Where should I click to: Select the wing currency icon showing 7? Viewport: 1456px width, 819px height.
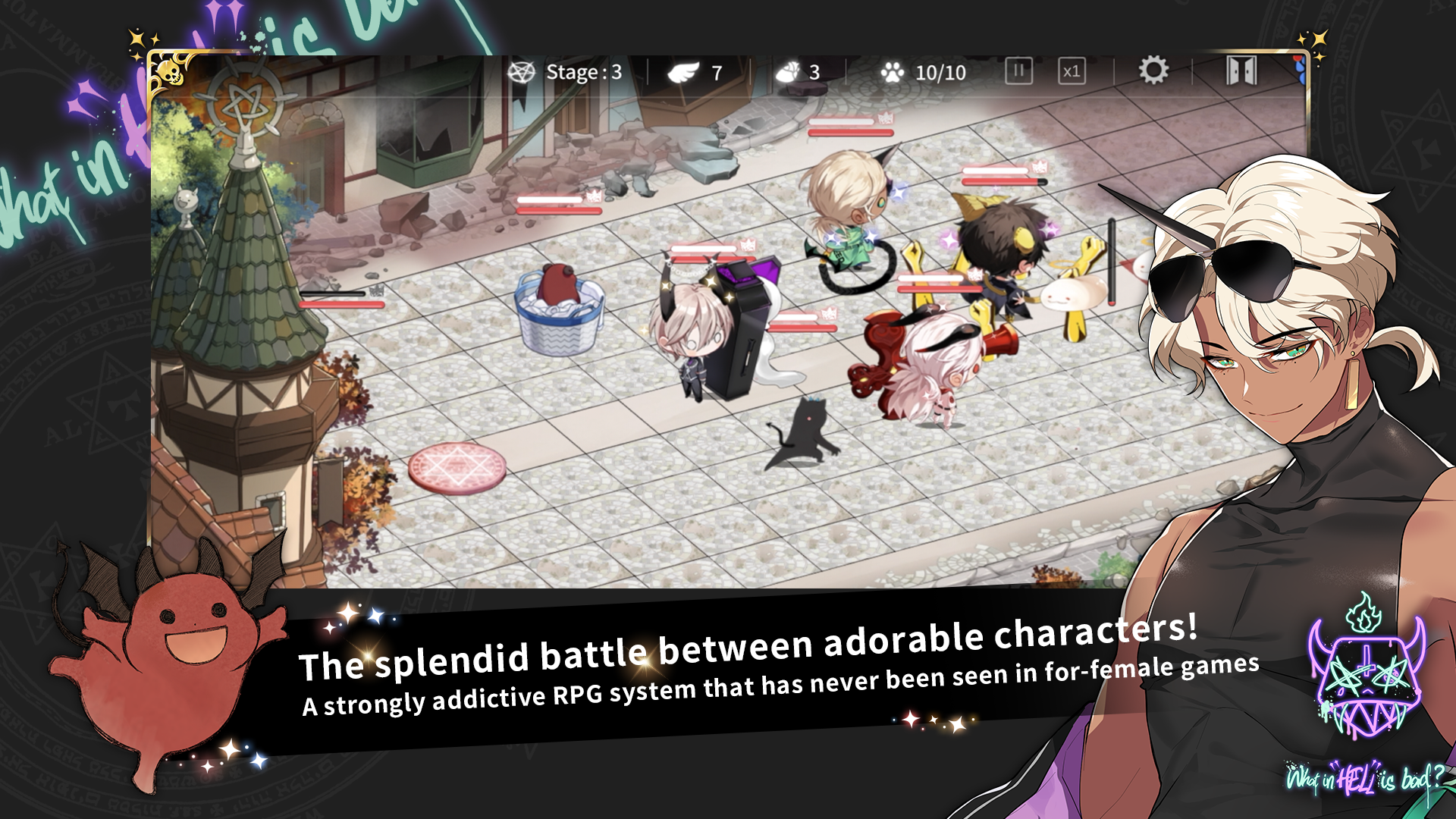pos(684,72)
